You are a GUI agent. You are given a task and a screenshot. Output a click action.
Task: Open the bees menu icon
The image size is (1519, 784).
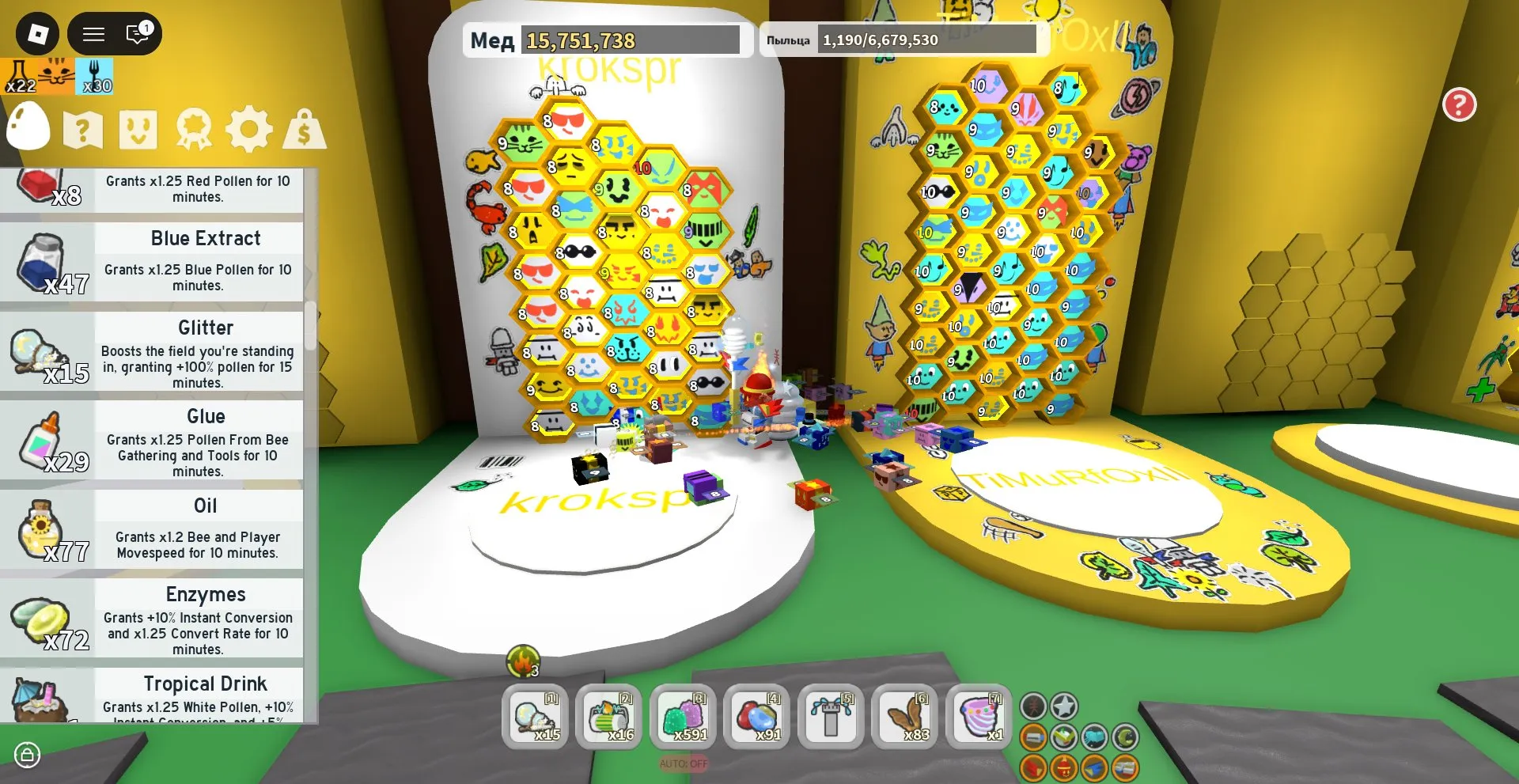140,129
